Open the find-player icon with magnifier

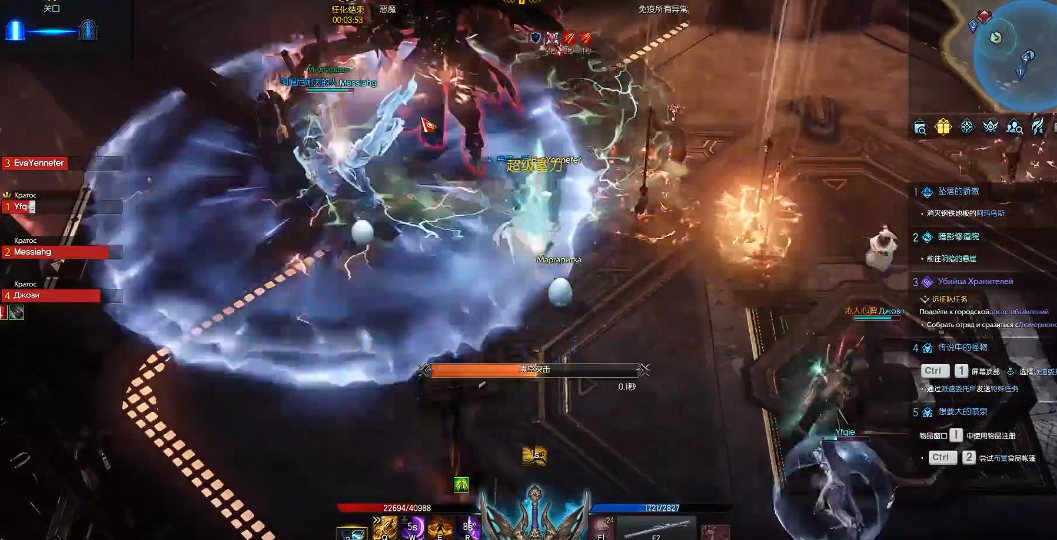point(1014,127)
